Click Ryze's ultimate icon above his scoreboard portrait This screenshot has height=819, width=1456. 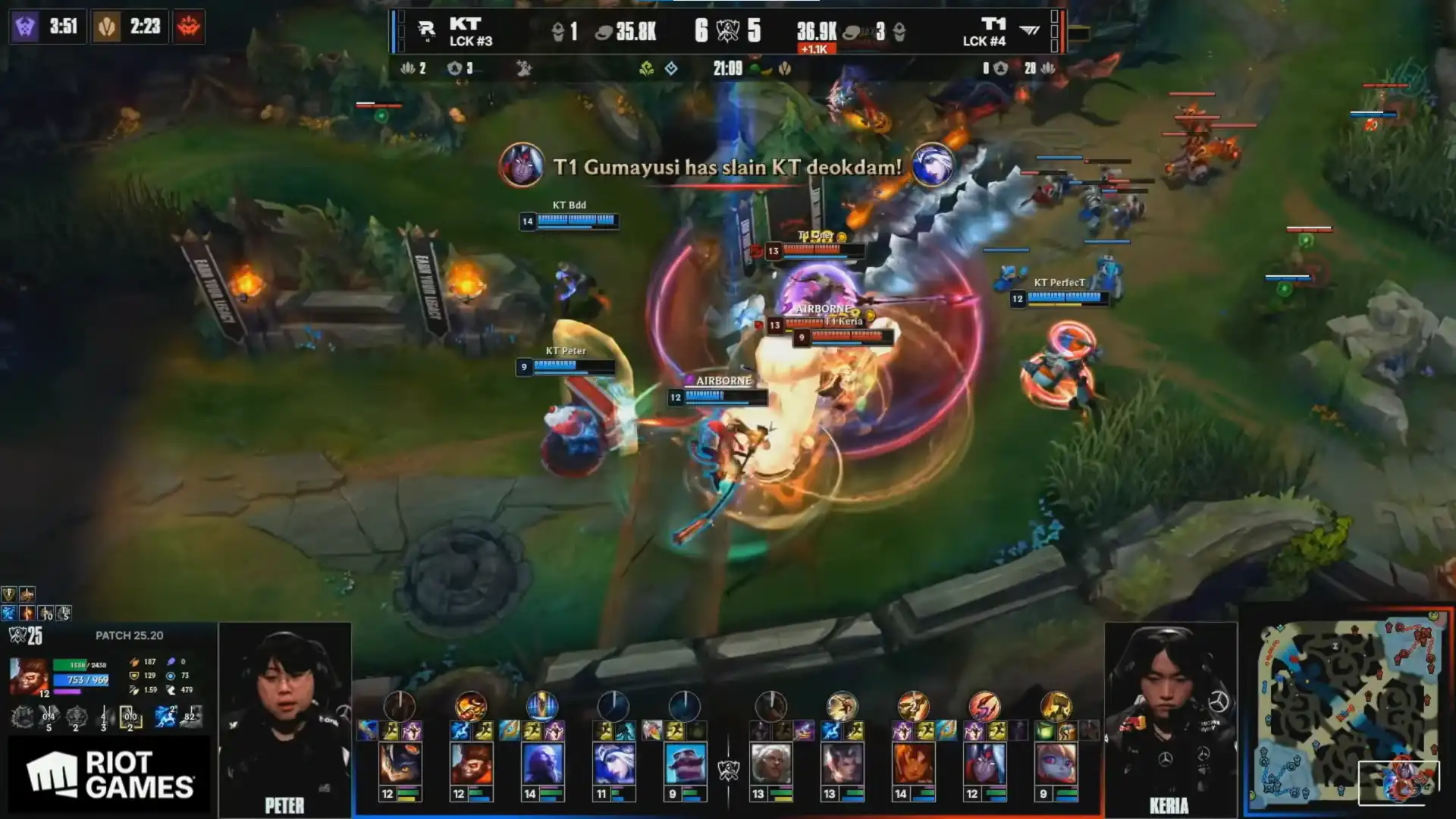542,706
